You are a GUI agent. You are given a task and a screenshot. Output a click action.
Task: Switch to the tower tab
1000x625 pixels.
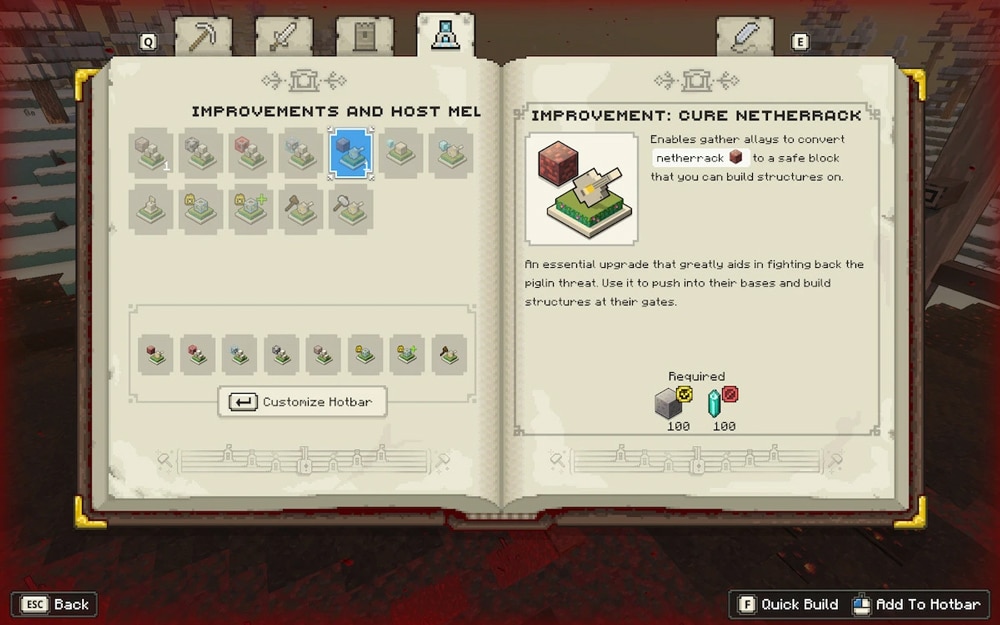(364, 37)
